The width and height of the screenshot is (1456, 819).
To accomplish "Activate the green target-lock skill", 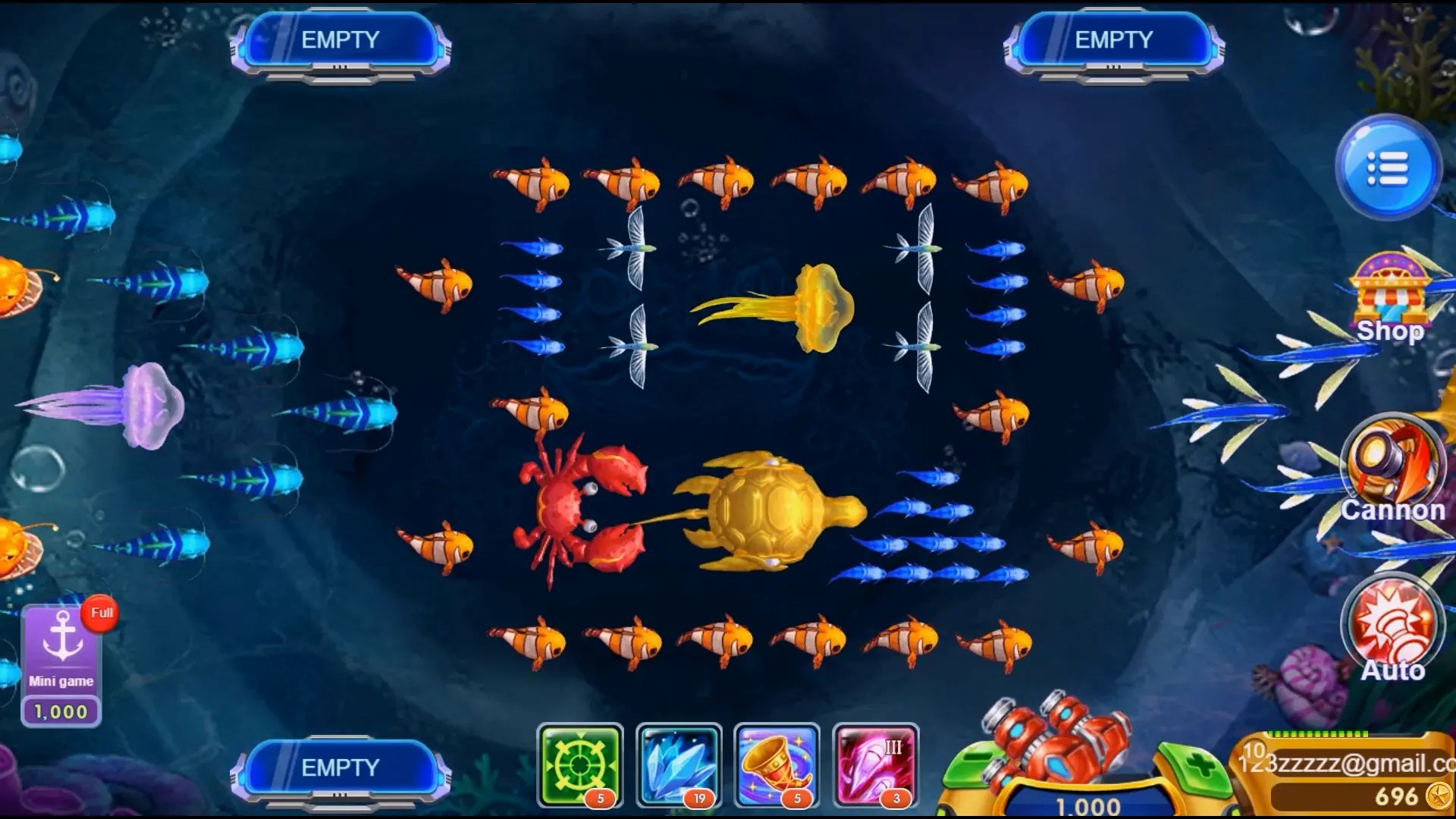I will pyautogui.click(x=579, y=766).
